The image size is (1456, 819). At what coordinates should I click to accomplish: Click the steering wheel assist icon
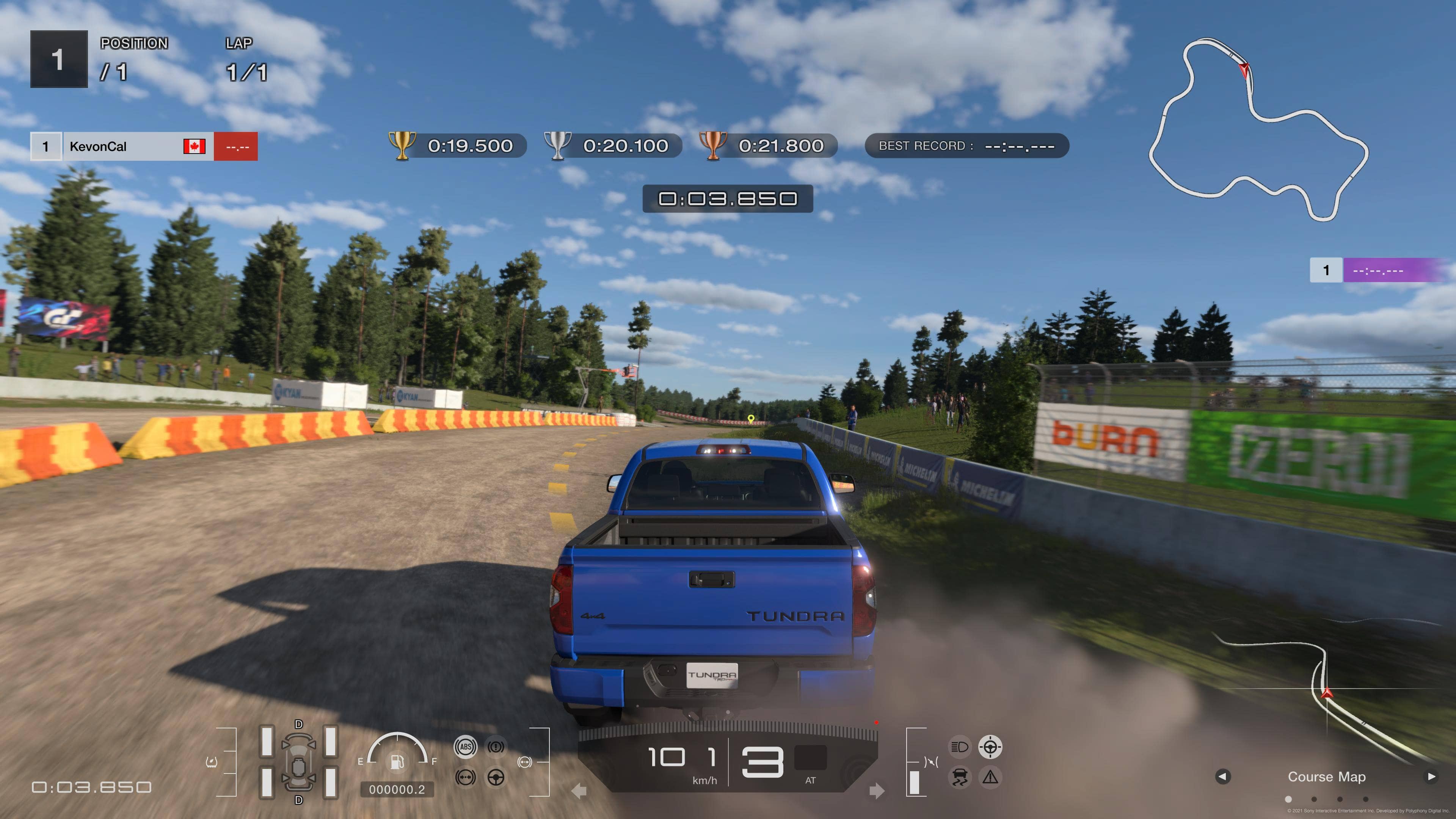pyautogui.click(x=496, y=778)
